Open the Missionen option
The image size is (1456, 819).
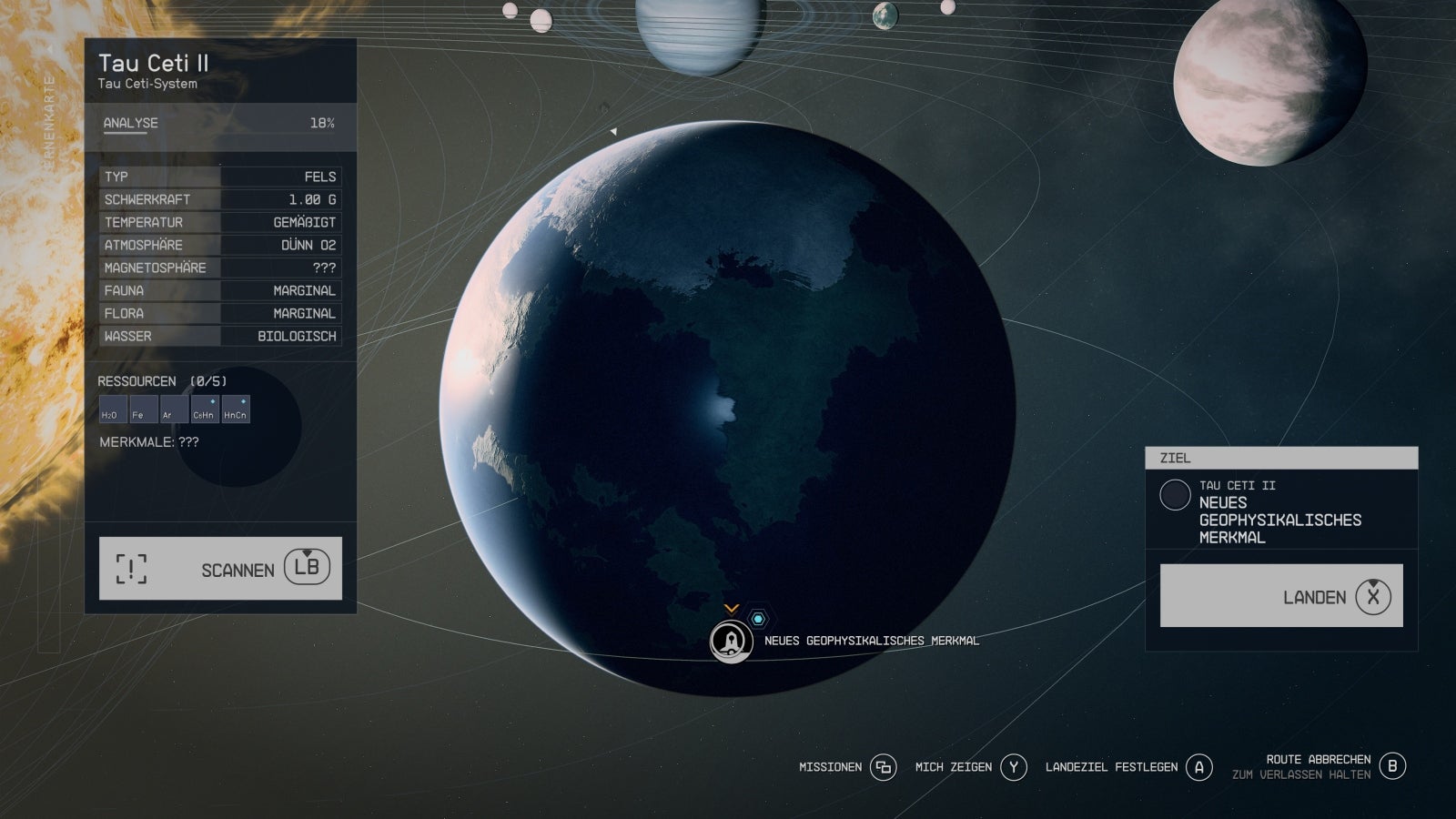[x=846, y=767]
